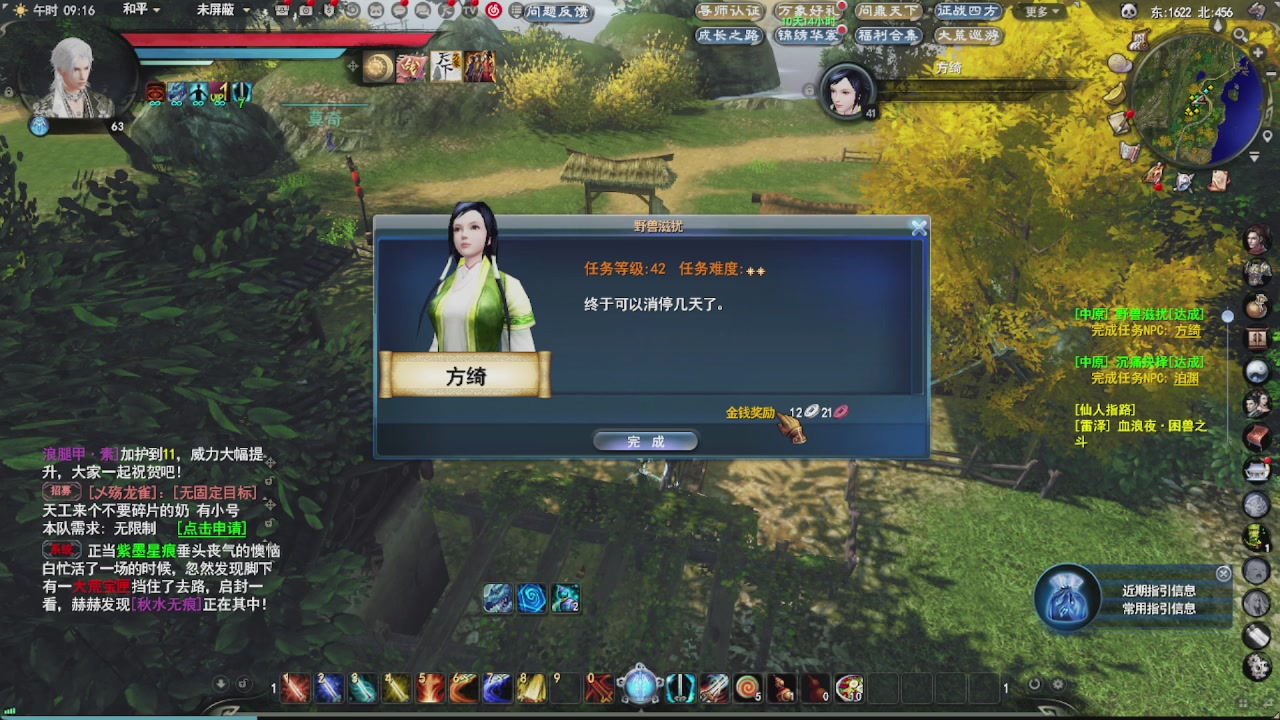Toggle the TV livestream icon in top bar
This screenshot has height=720, width=1280.
(x=470, y=10)
